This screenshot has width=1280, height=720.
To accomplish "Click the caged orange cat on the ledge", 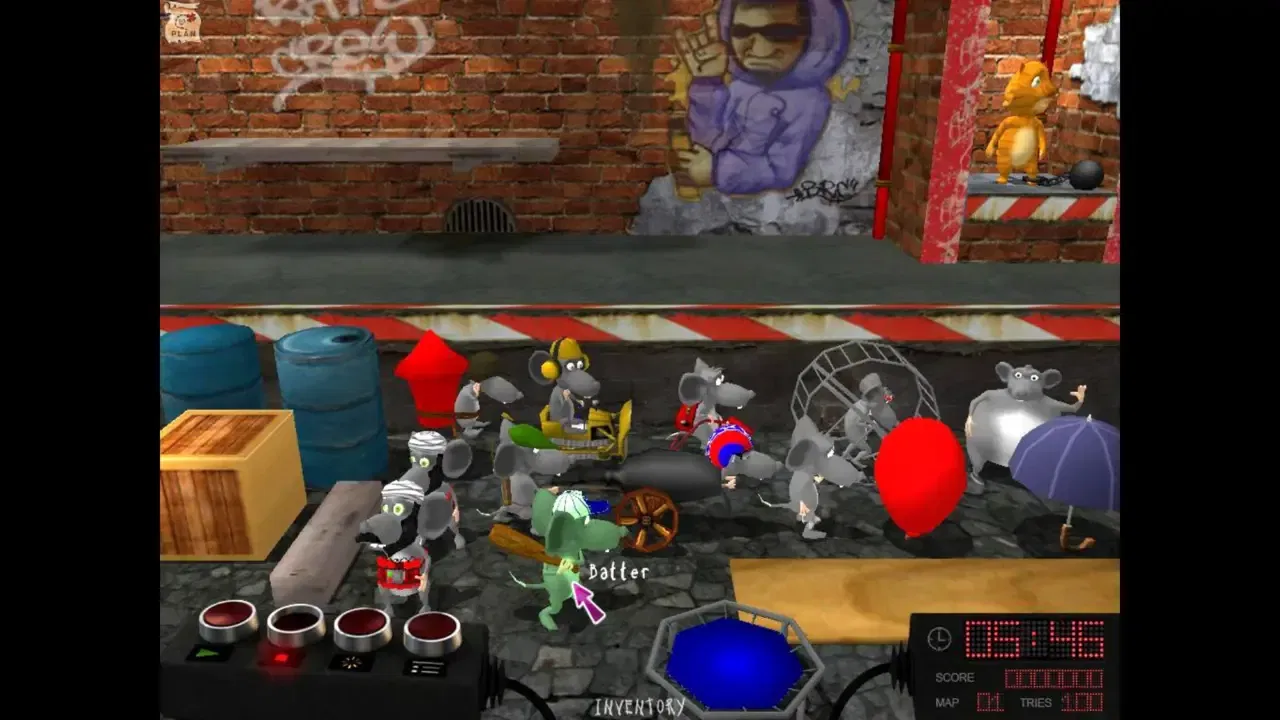I will click(1020, 120).
